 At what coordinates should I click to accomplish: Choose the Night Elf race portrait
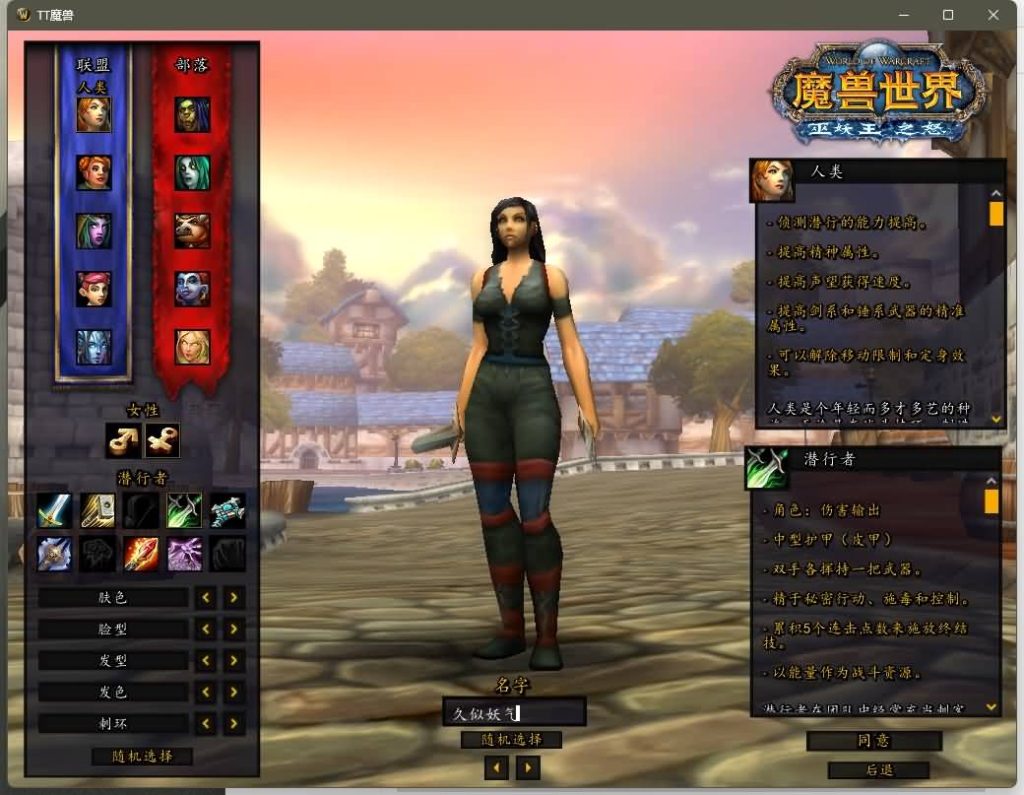[94, 231]
